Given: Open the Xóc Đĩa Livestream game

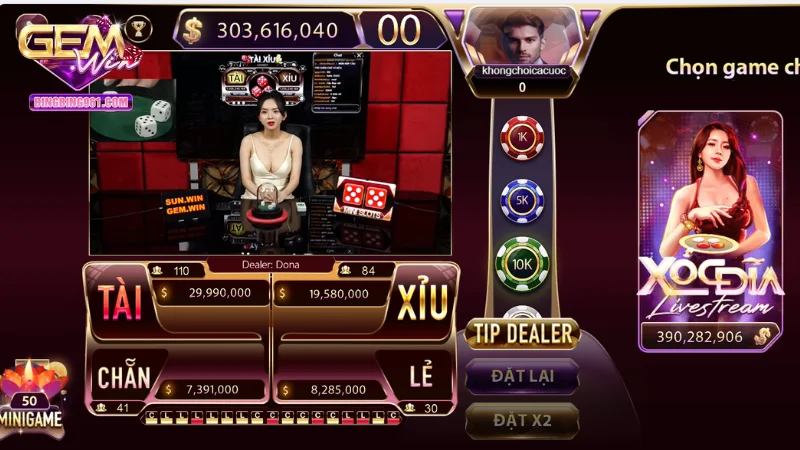Looking at the screenshot, I should pyautogui.click(x=710, y=230).
